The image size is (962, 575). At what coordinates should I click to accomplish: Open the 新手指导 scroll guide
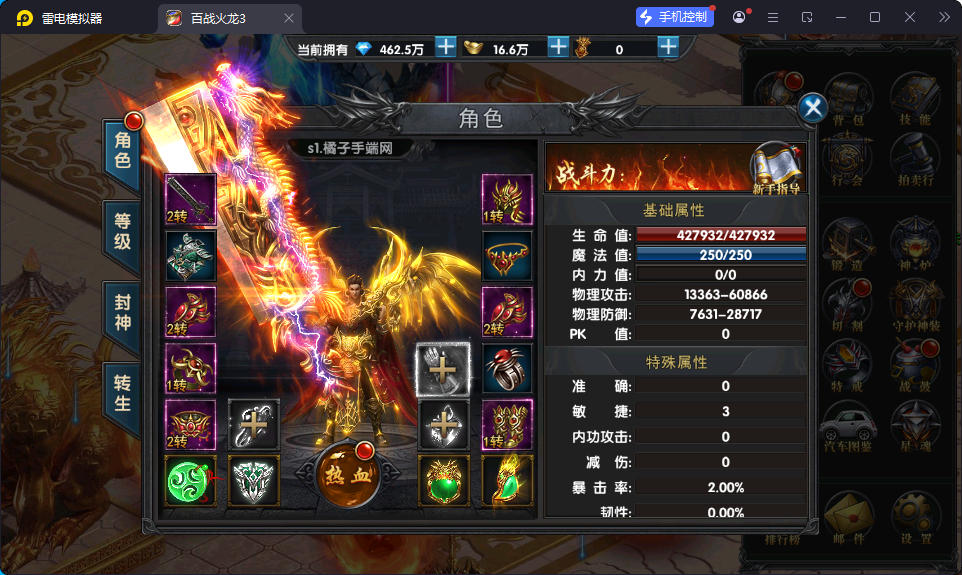pos(776,166)
